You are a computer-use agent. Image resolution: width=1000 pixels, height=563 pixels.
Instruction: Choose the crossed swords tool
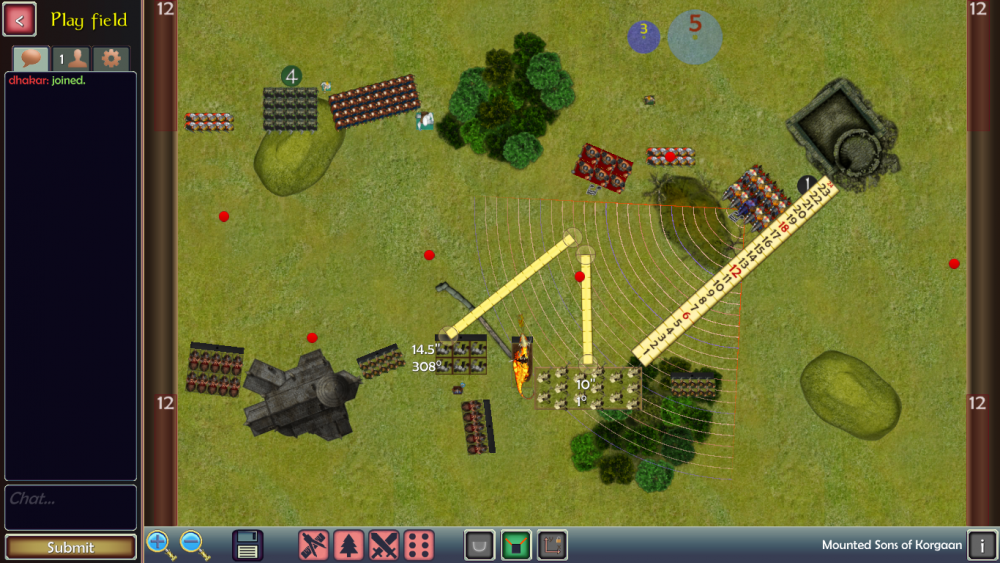384,545
